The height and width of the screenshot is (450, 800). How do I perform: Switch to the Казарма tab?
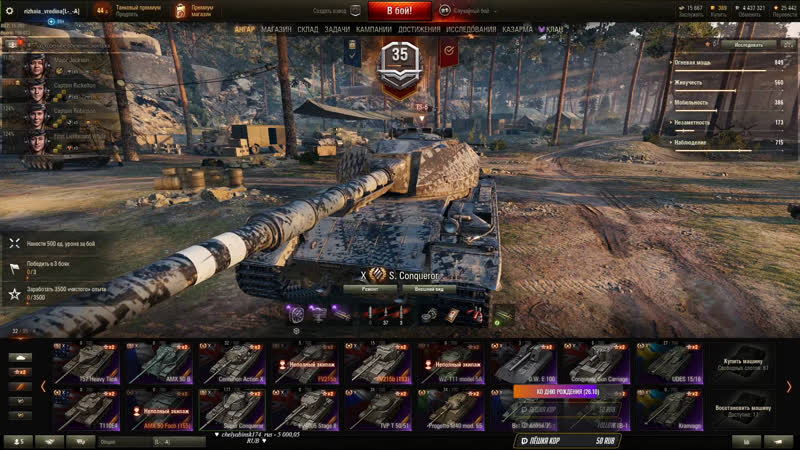(x=515, y=29)
